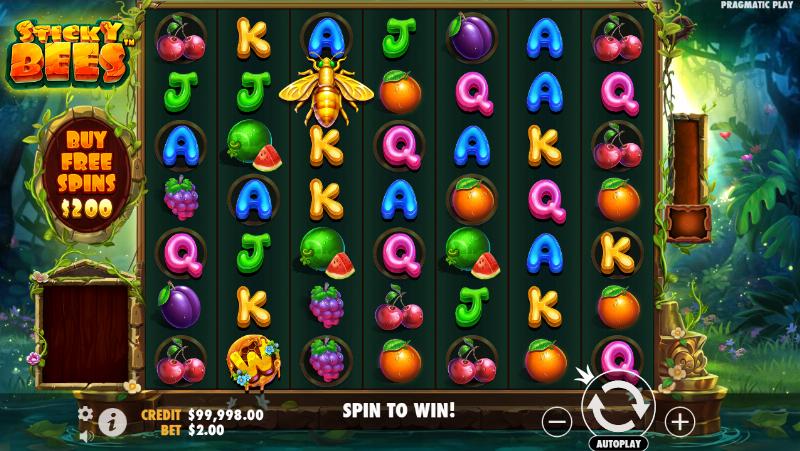The width and height of the screenshot is (800, 451).
Task: Open settings via the gear icon
Action: tap(85, 412)
